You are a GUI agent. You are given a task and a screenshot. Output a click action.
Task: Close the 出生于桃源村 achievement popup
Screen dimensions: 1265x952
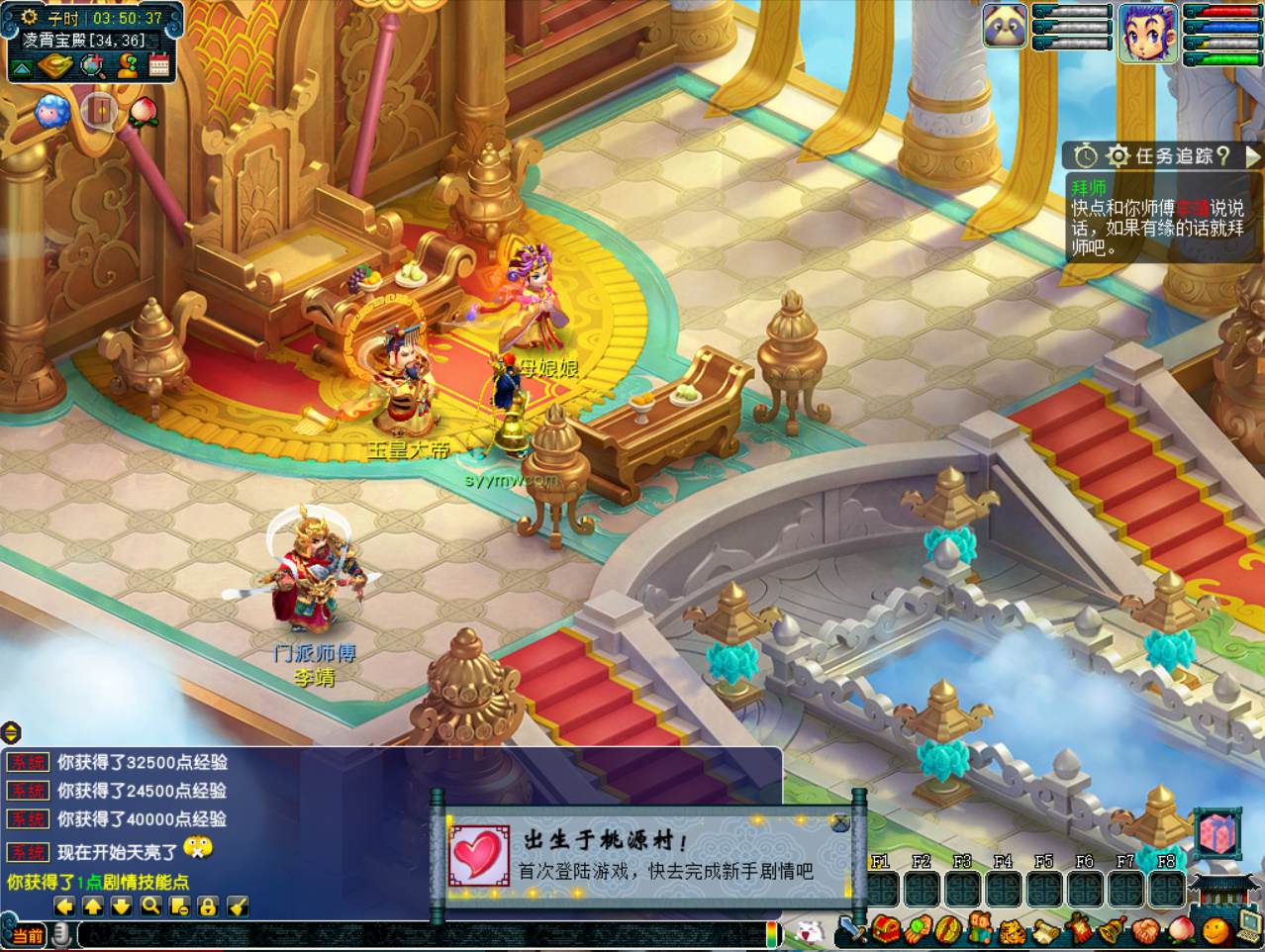(839, 821)
